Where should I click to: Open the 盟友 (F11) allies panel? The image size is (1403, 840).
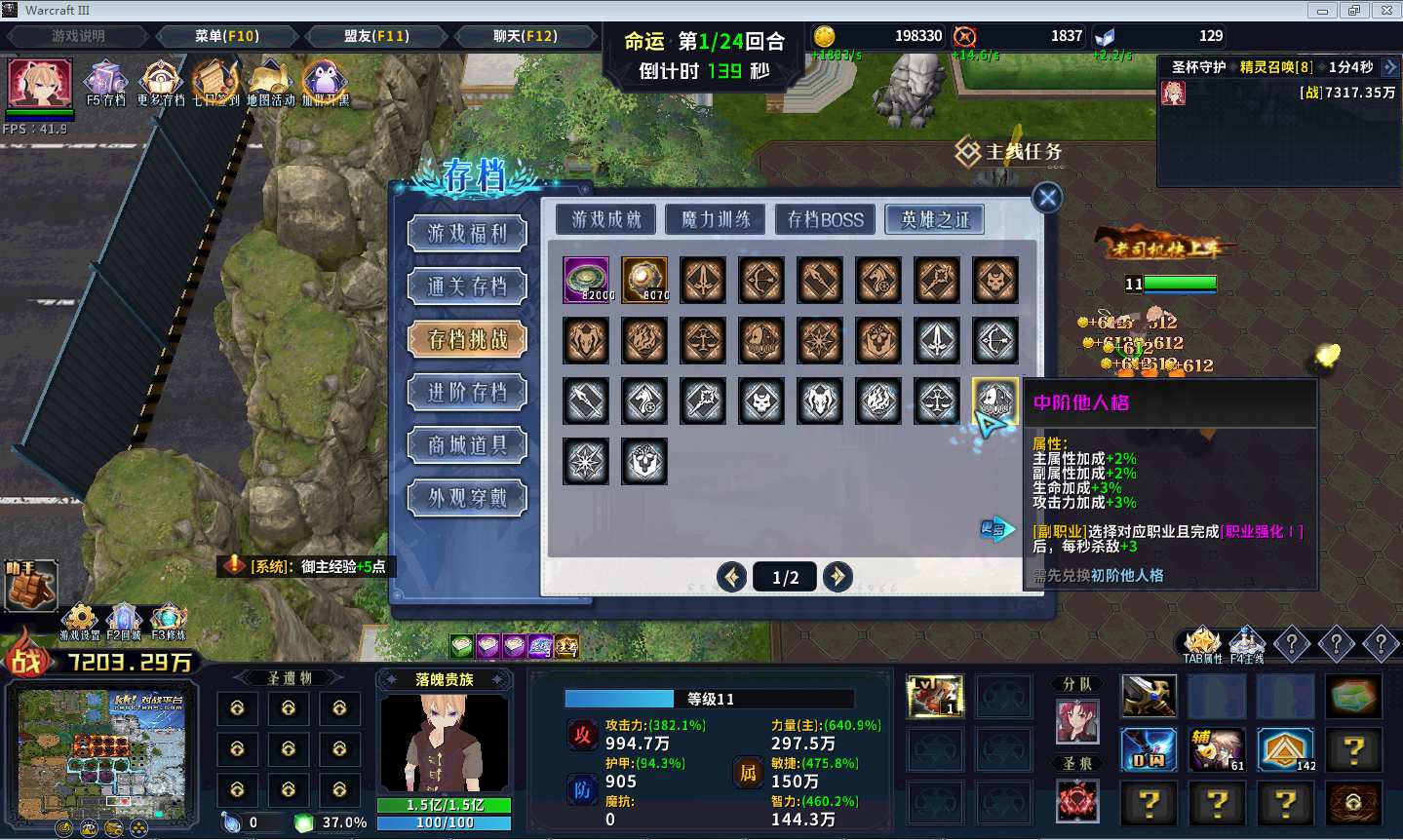pos(376,36)
